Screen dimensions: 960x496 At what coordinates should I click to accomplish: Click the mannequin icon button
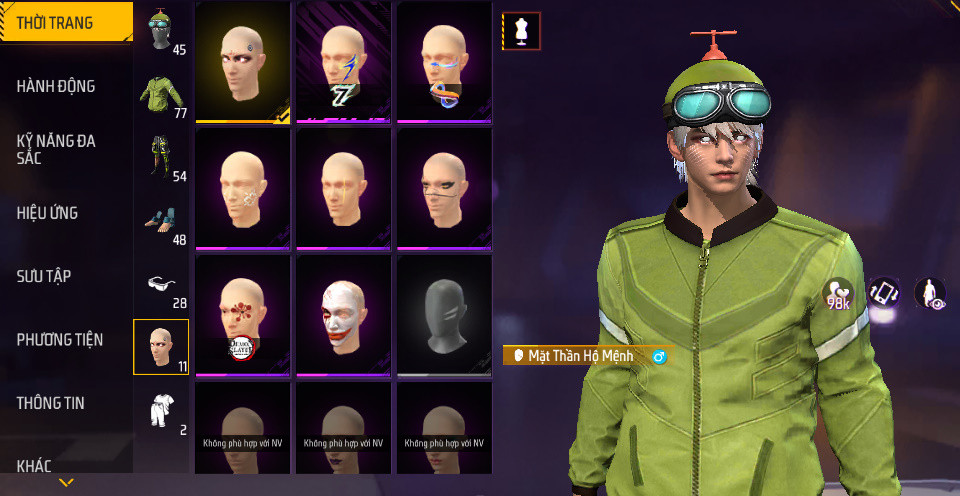click(x=521, y=31)
